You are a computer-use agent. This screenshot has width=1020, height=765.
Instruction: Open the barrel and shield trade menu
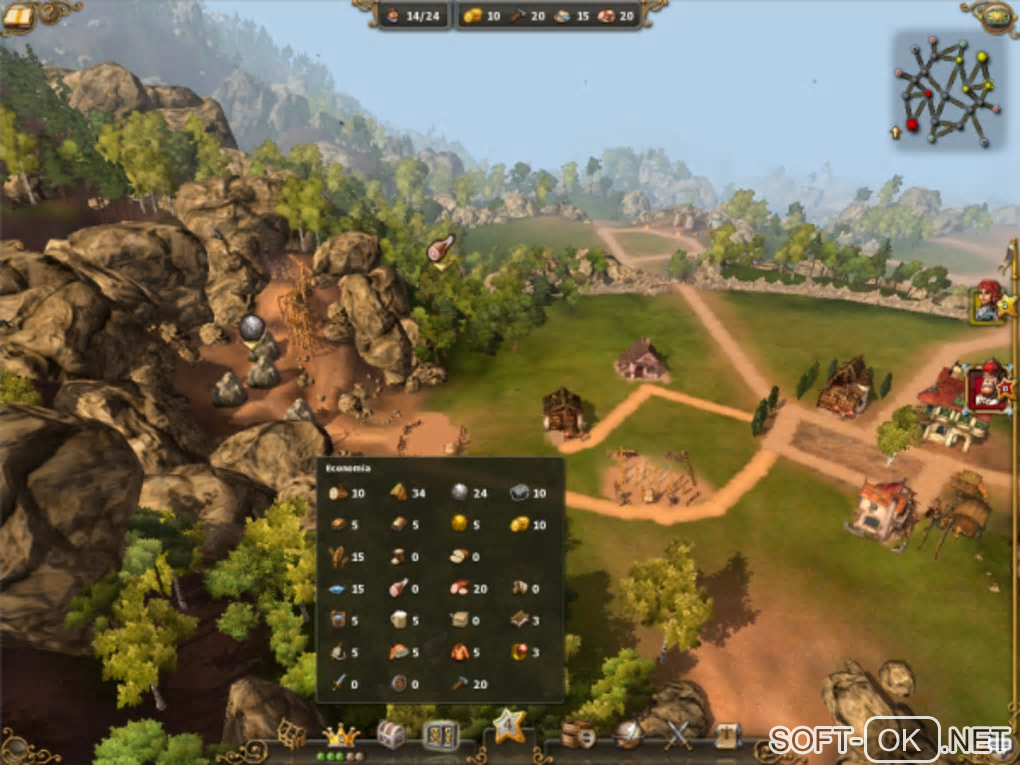click(578, 735)
